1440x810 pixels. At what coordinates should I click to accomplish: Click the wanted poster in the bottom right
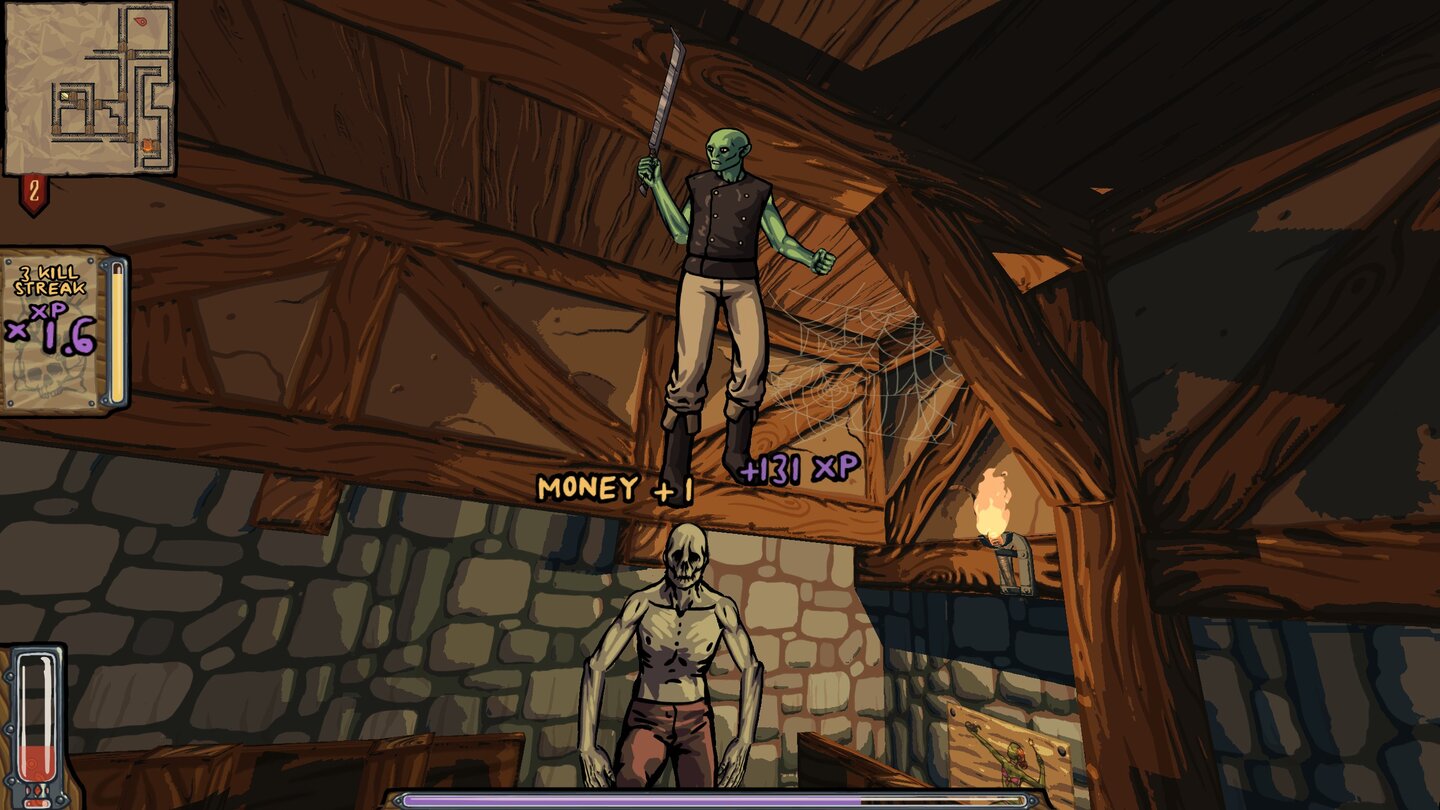1010,755
